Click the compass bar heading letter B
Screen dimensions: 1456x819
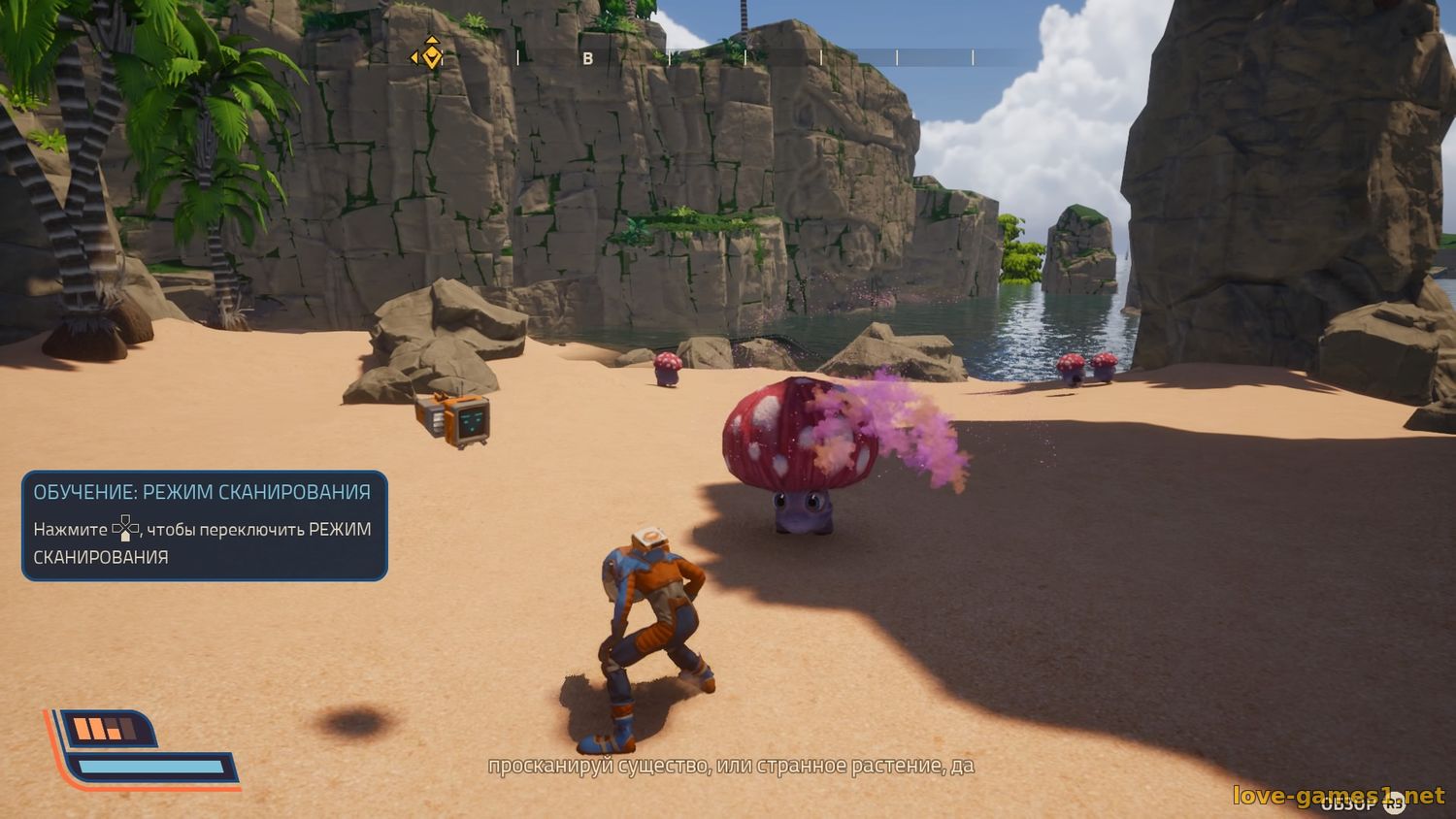click(x=587, y=59)
